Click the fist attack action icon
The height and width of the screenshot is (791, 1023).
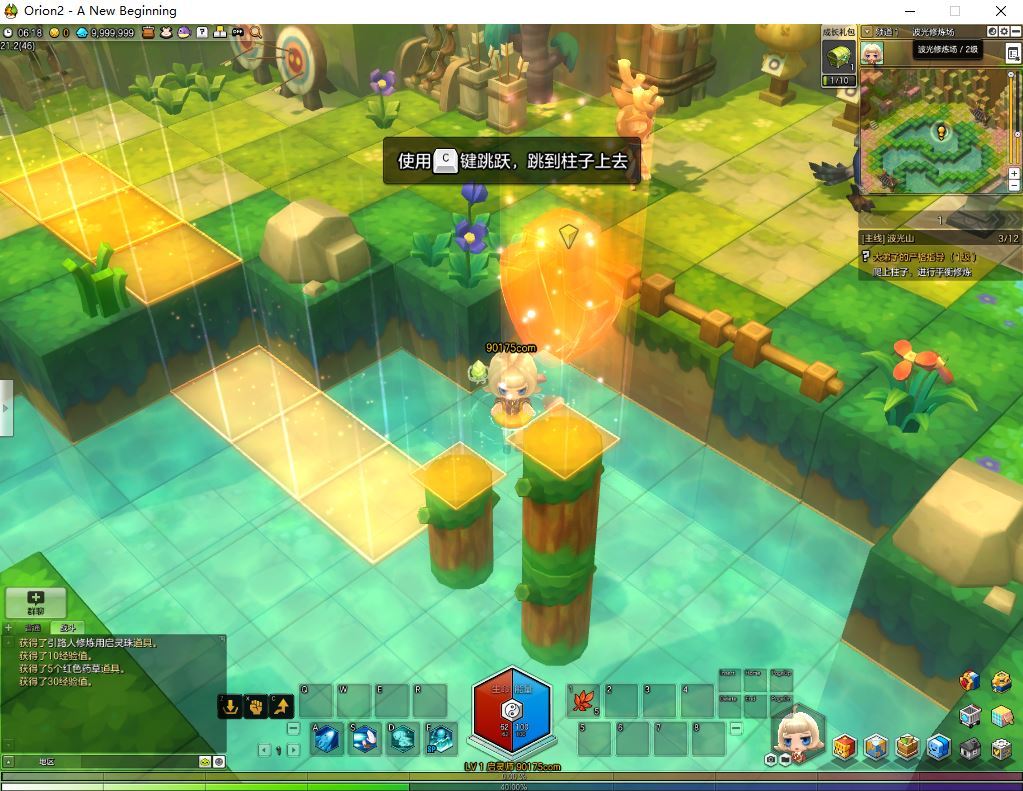click(x=256, y=706)
